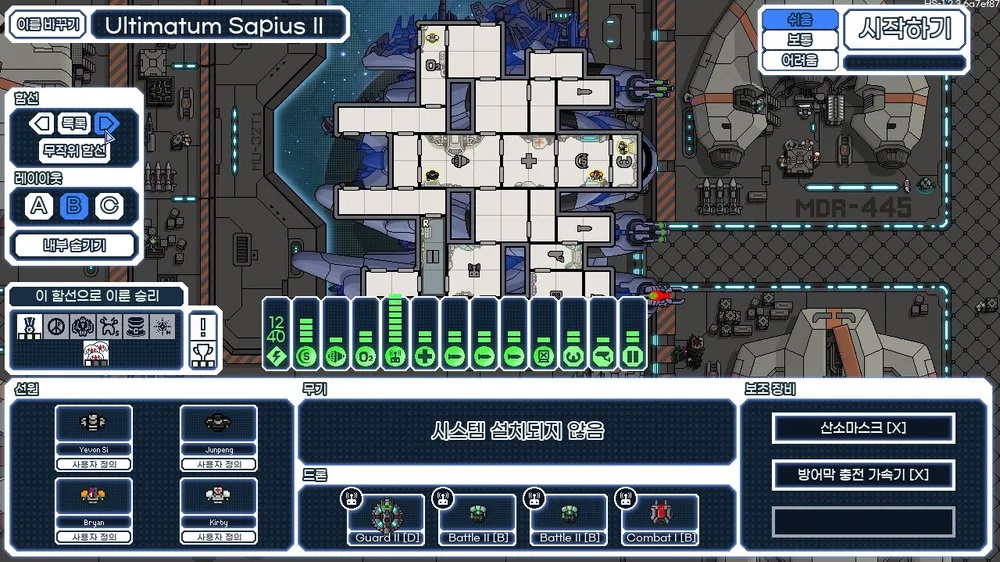The width and height of the screenshot is (1000, 562).
Task: Select the 보통 difficulty option
Action: pyautogui.click(x=800, y=40)
